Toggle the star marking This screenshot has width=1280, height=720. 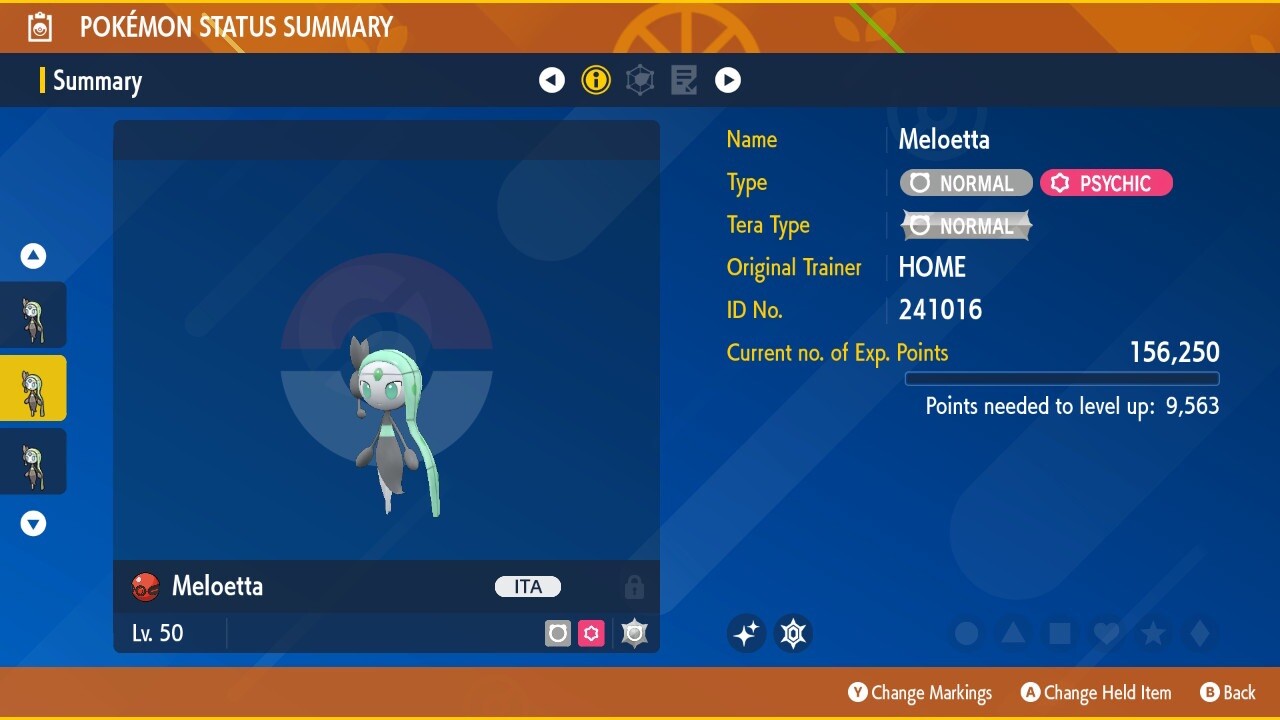(1153, 633)
